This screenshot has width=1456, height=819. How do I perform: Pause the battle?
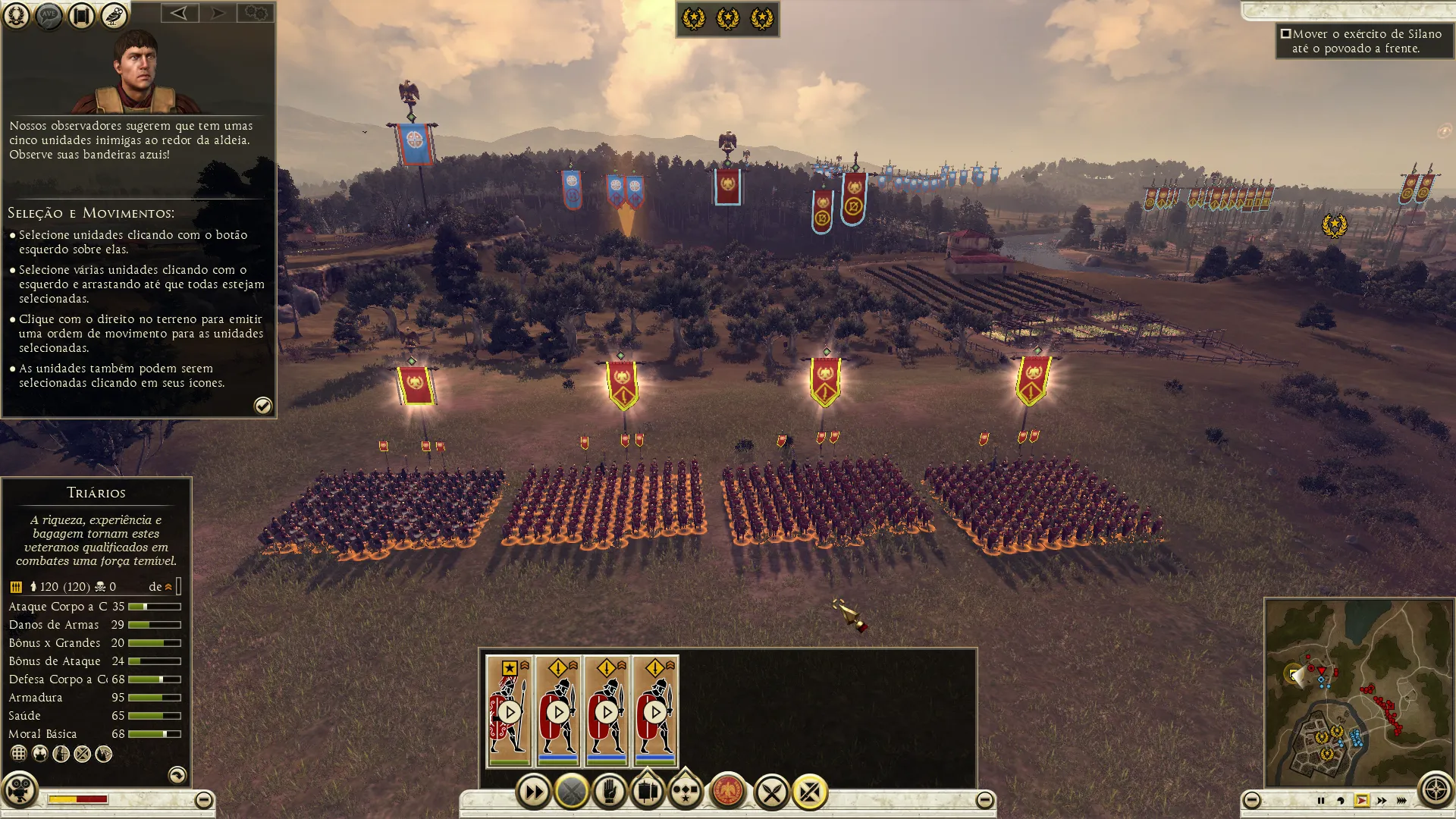point(1321,801)
